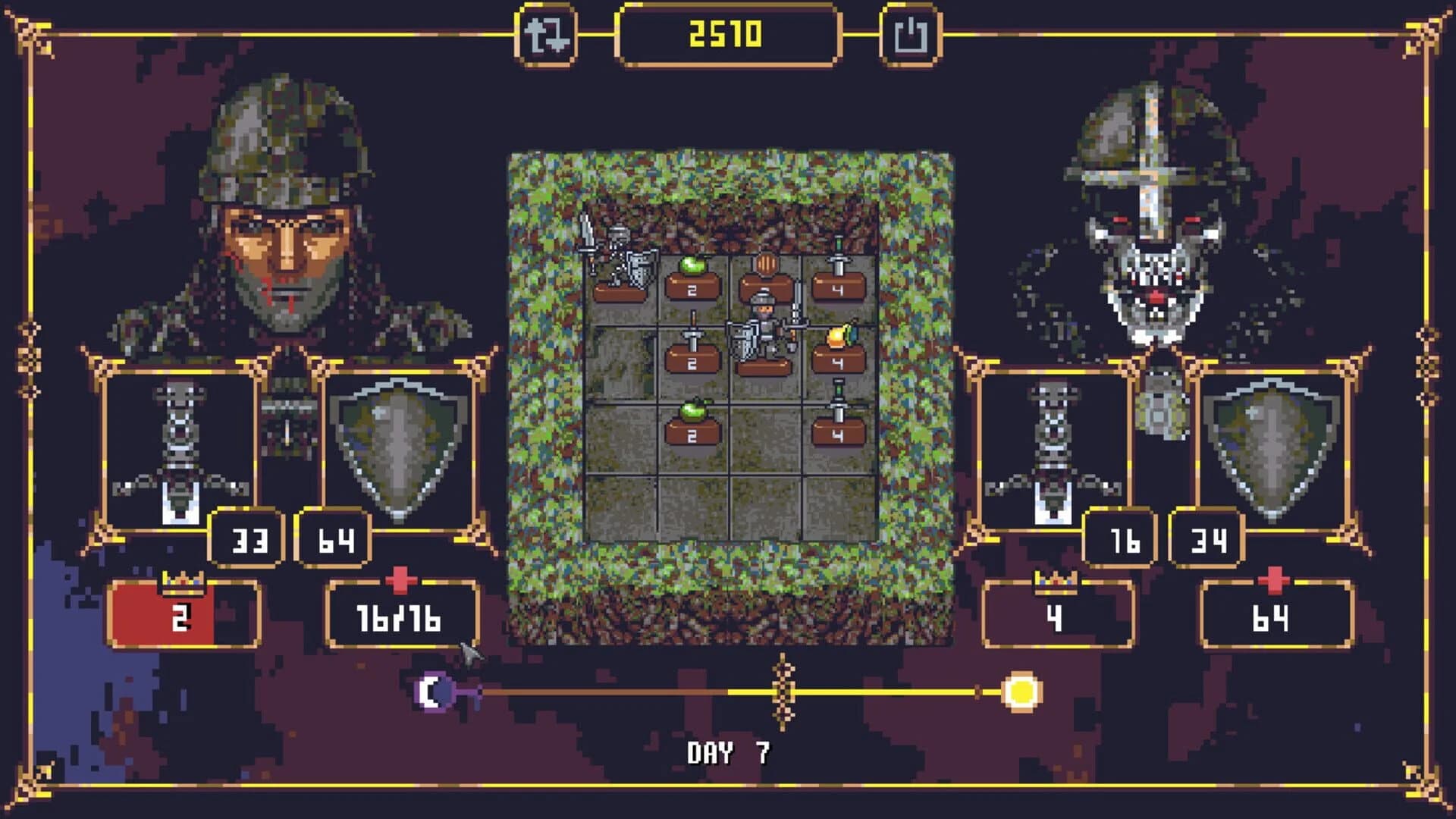Click the restart run icon at the top
The width and height of the screenshot is (1456, 819).
coord(550,33)
